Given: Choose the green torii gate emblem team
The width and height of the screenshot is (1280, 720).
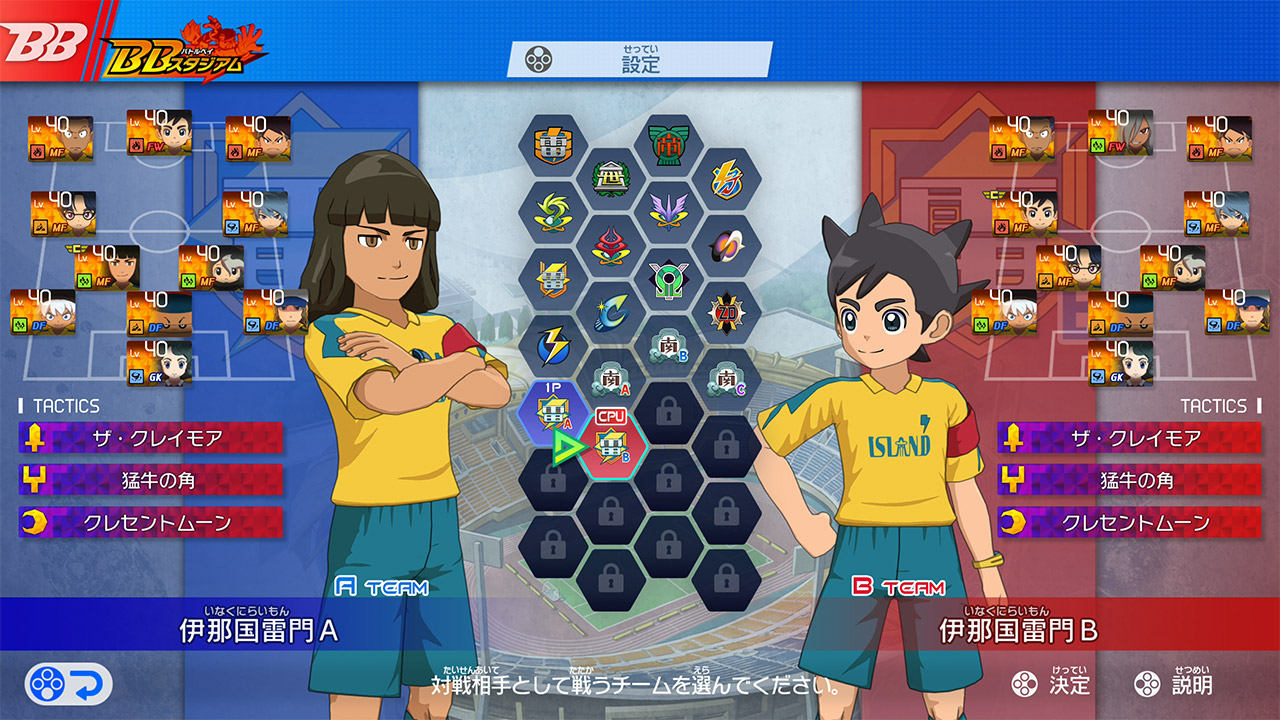Looking at the screenshot, I should (668, 146).
